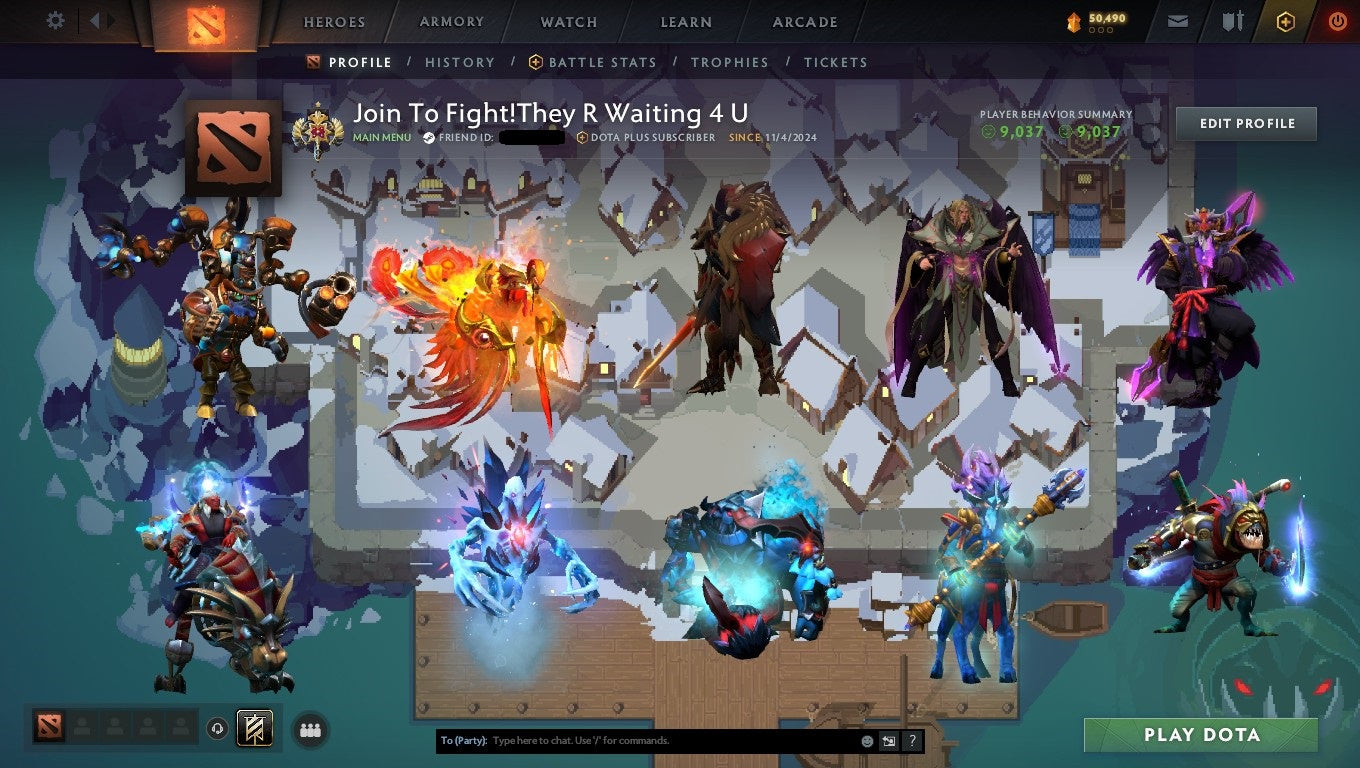Expand the MAIN MENU dropdown under profile name
Viewport: 1360px width, 768px height.
click(381, 137)
